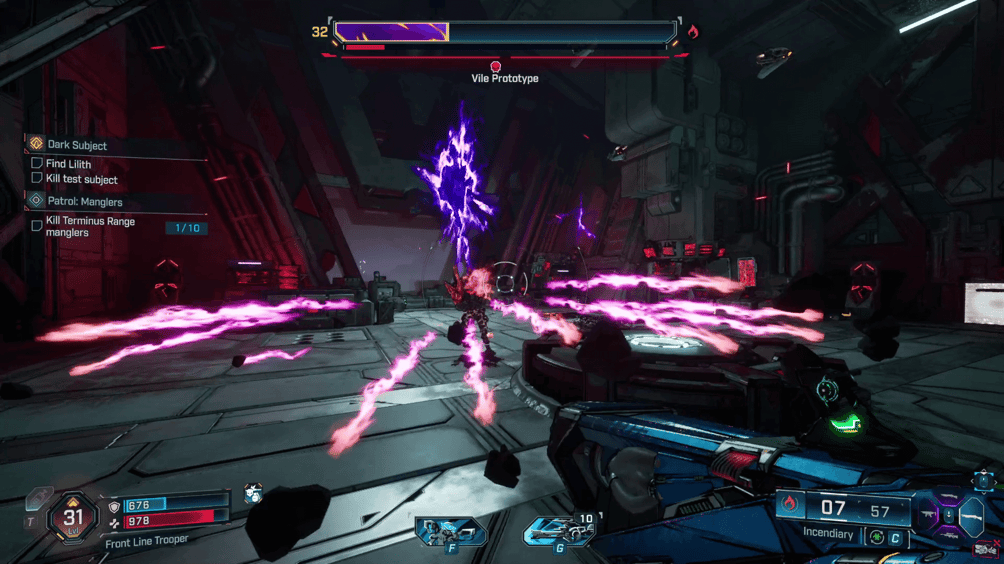The width and height of the screenshot is (1004, 564).
Task: Click the Vile Prototype boss skull marker
Action: pyautogui.click(x=495, y=64)
